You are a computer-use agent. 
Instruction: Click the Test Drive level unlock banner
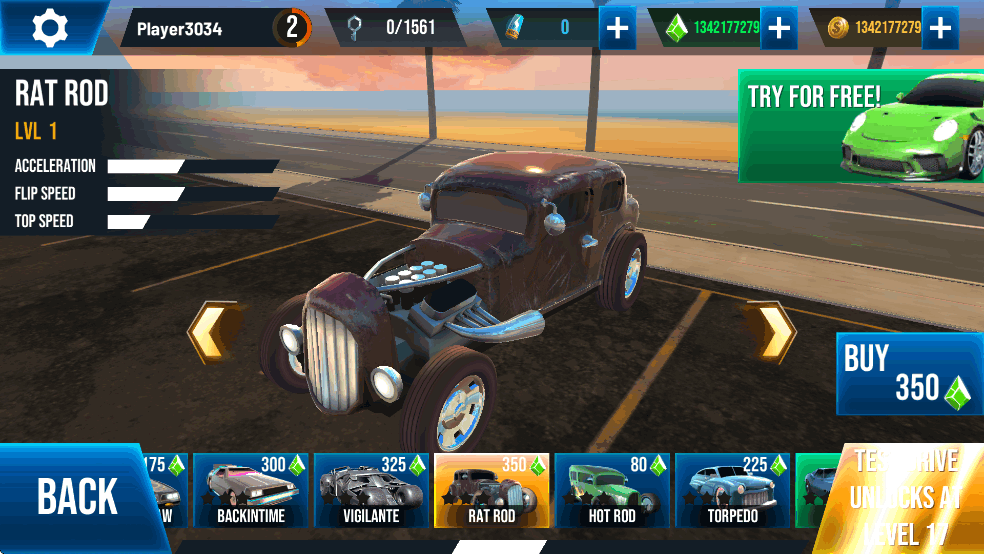pyautogui.click(x=905, y=497)
